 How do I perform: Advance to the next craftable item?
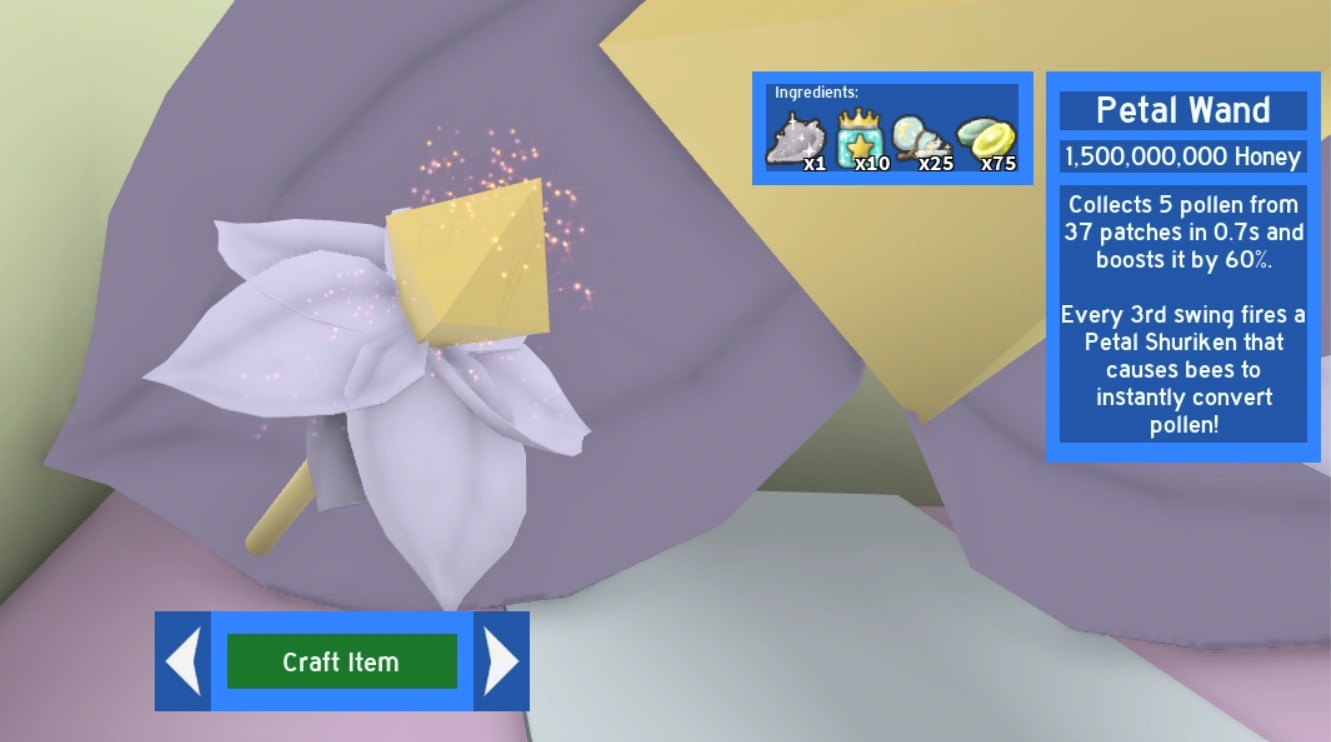click(x=499, y=660)
